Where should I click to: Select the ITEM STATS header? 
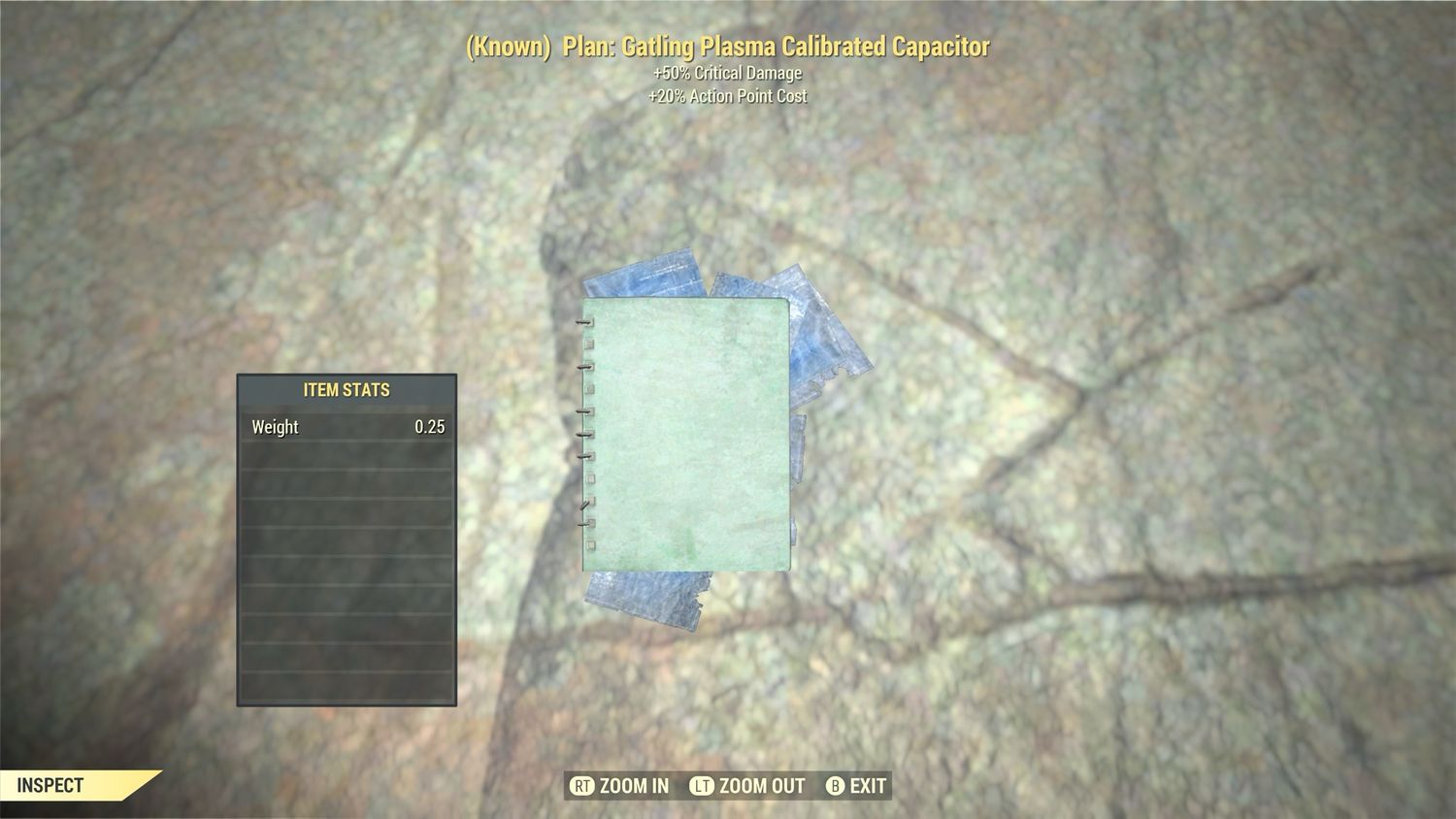coord(346,390)
